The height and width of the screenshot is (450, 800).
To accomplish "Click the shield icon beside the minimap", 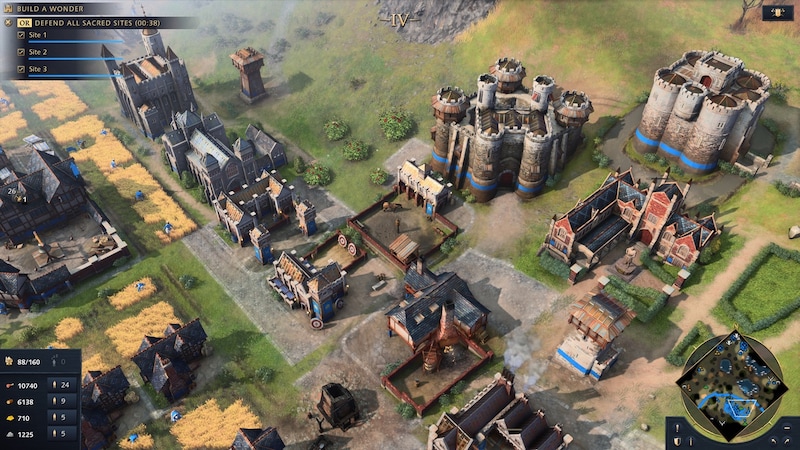I will [x=678, y=440].
